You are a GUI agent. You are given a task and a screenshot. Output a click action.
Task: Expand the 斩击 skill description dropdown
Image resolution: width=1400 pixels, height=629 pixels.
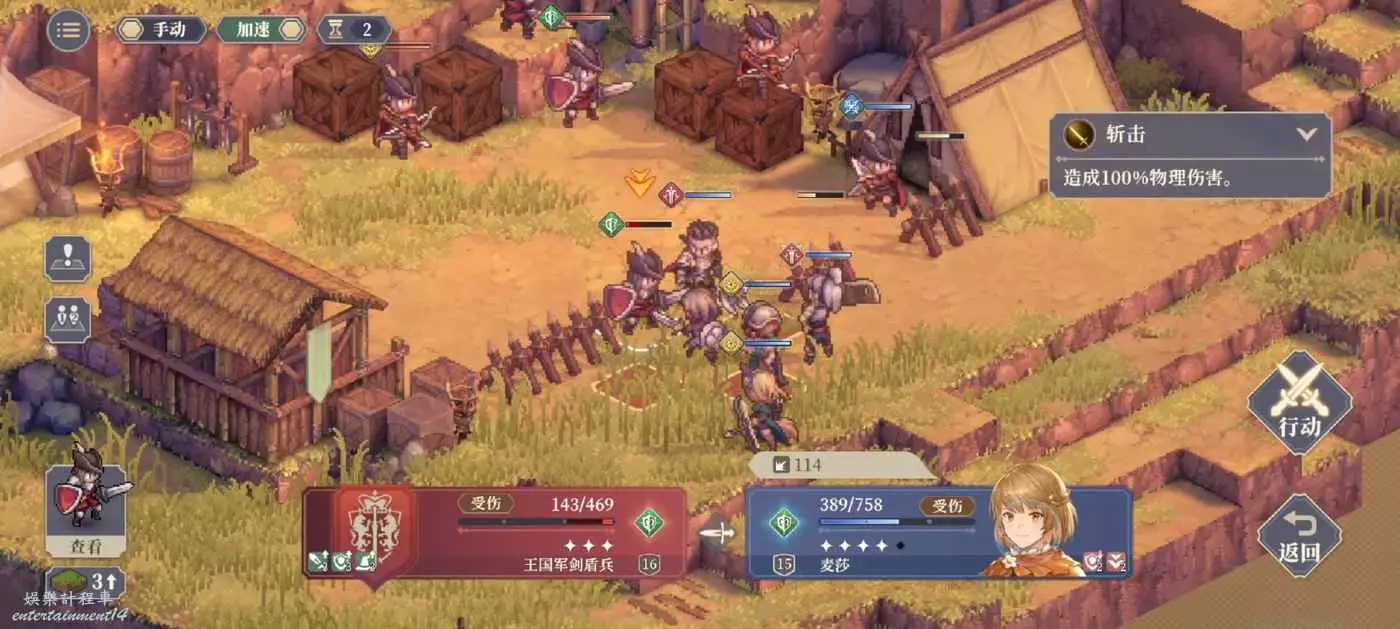[1305, 134]
